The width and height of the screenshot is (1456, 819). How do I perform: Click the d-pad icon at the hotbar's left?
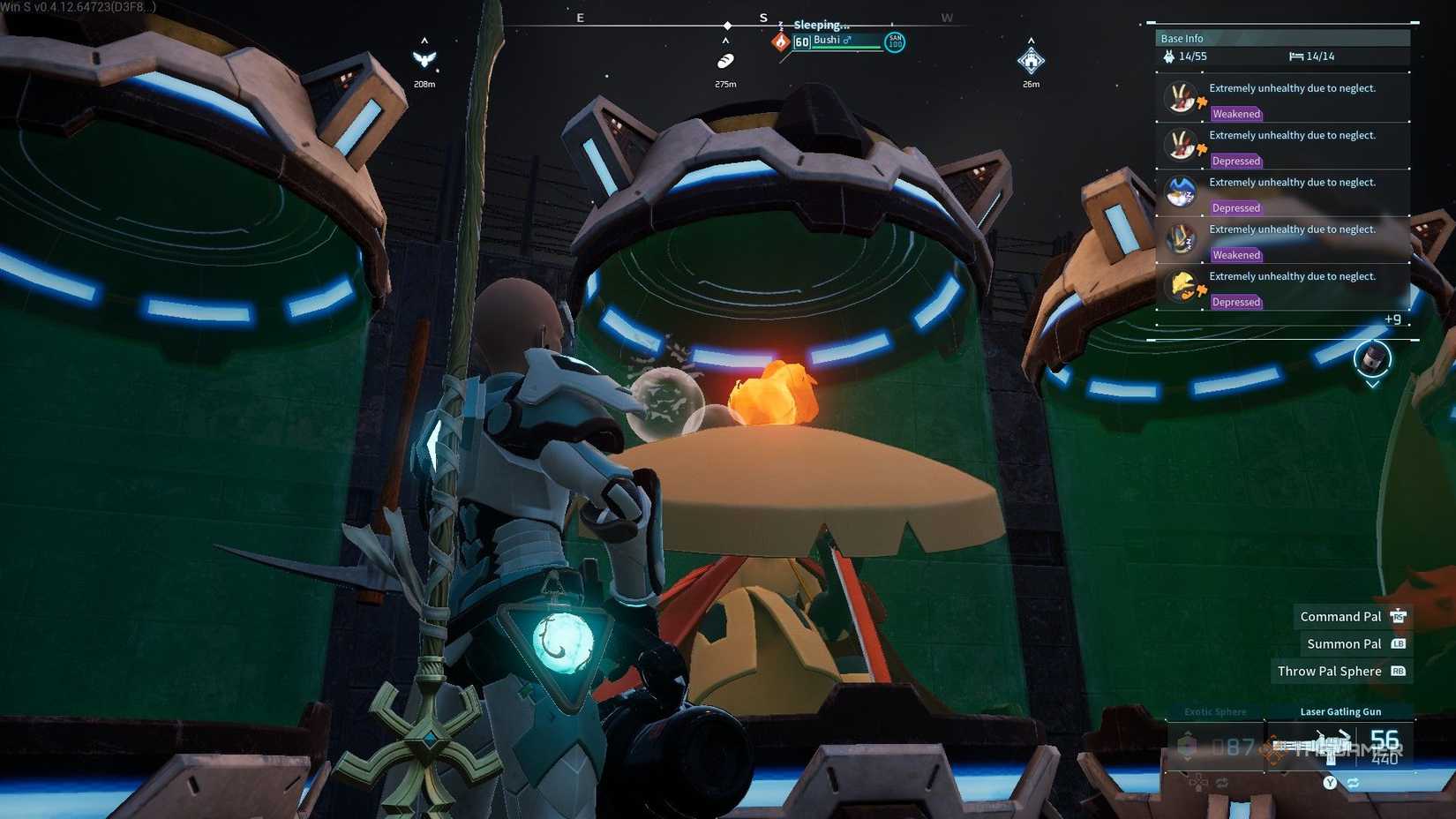click(x=1197, y=782)
